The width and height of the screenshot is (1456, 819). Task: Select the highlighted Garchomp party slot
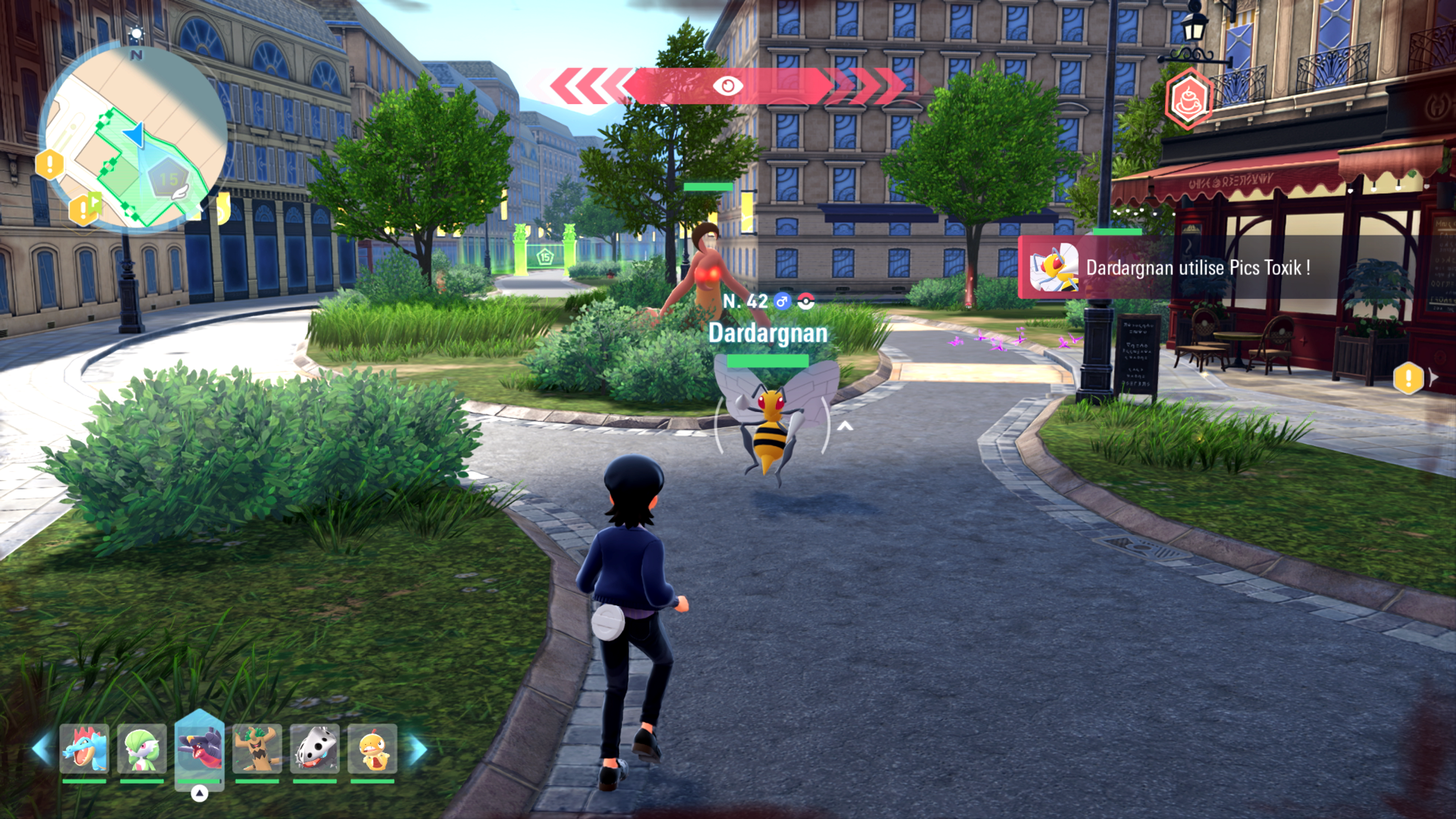(x=199, y=749)
